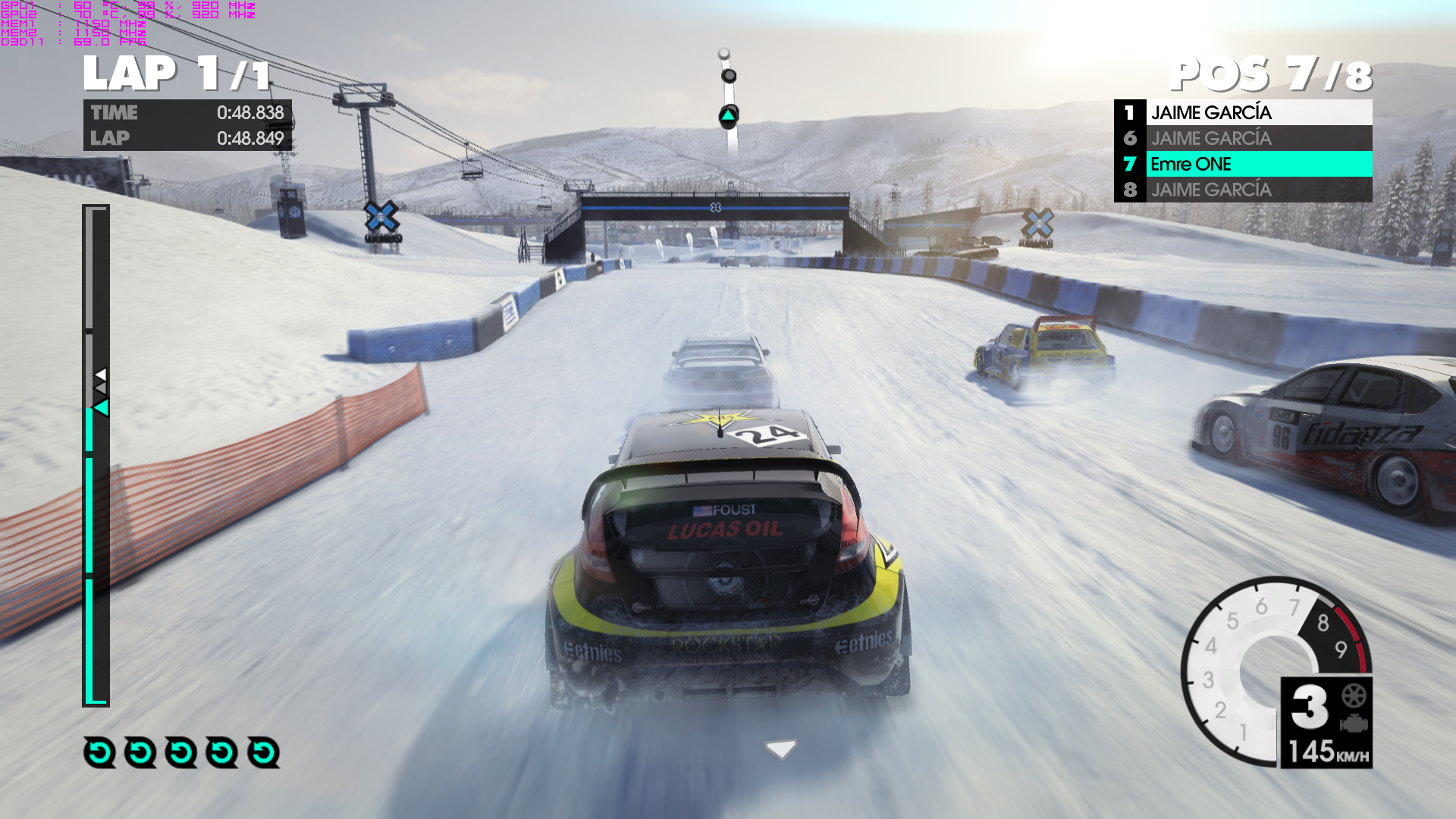Select the sixth-place JAIME GARCÍA row
Viewport: 1456px width, 819px height.
[1244, 138]
